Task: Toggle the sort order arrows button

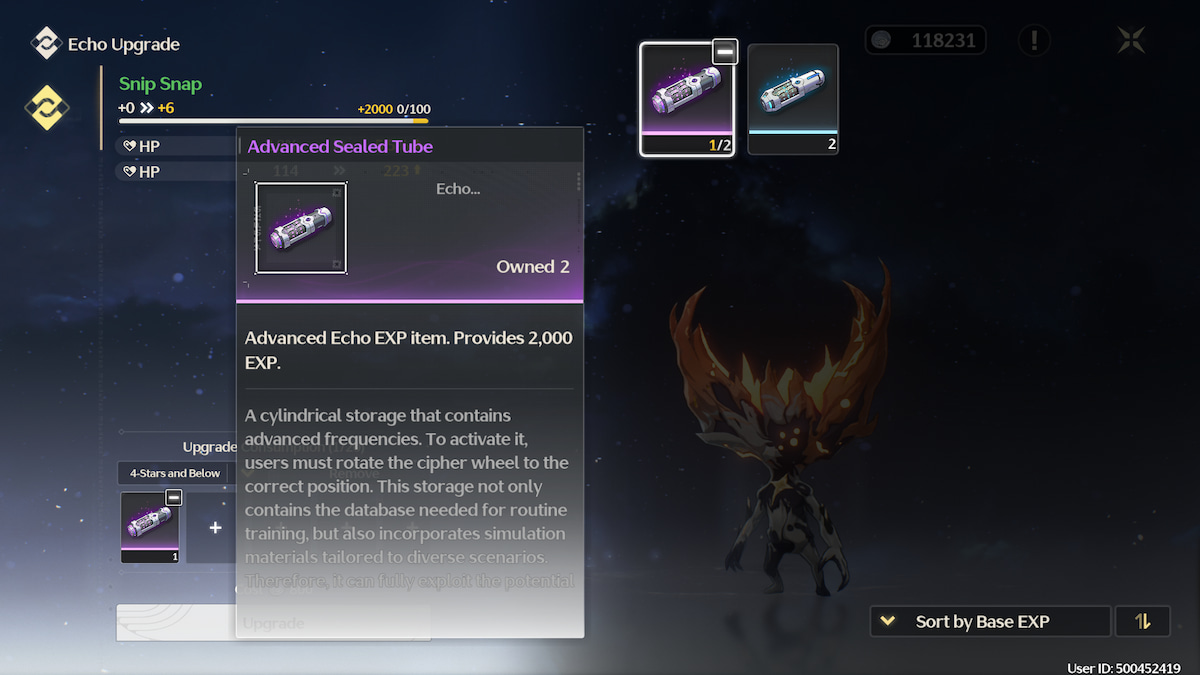Action: pos(1142,621)
